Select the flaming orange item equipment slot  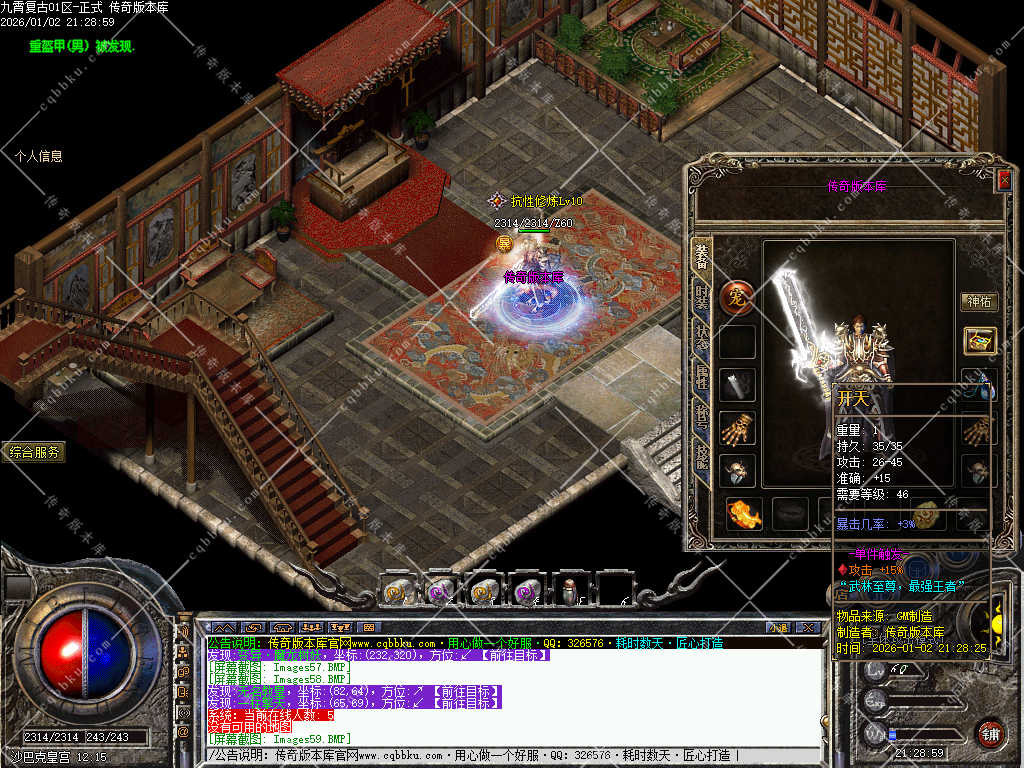tap(742, 514)
